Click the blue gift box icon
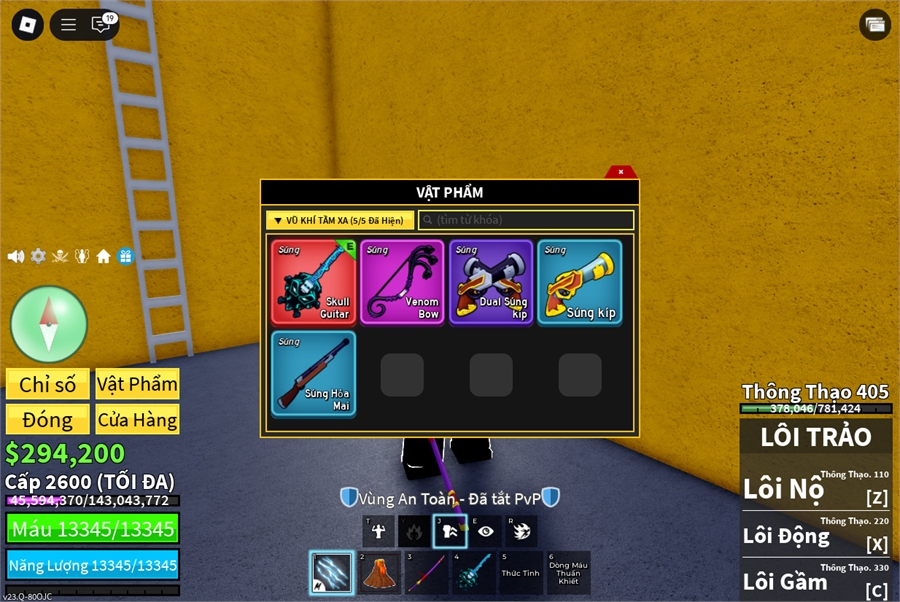900x602 pixels. (x=125, y=256)
